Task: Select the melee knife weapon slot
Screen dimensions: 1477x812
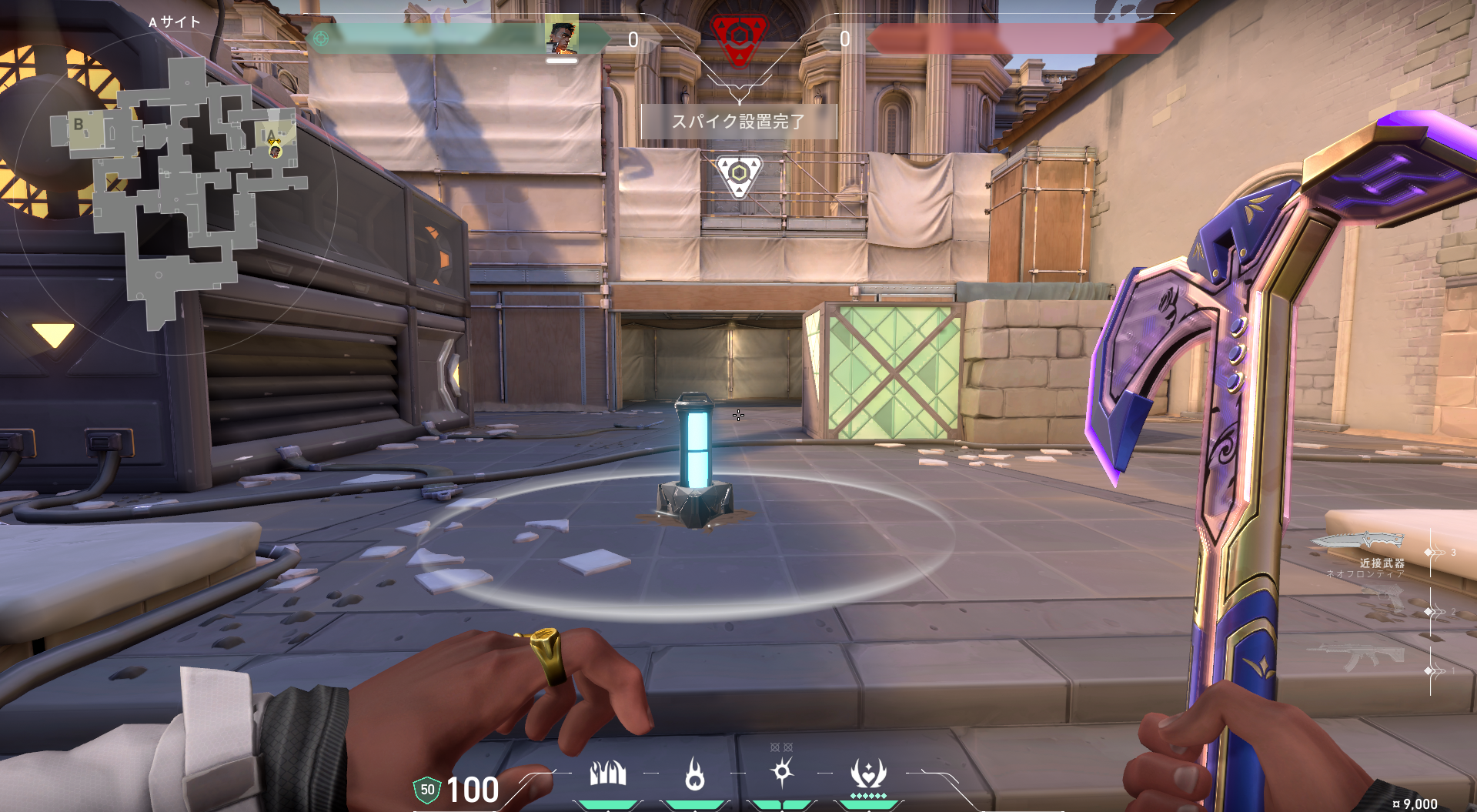Action: point(1361,541)
